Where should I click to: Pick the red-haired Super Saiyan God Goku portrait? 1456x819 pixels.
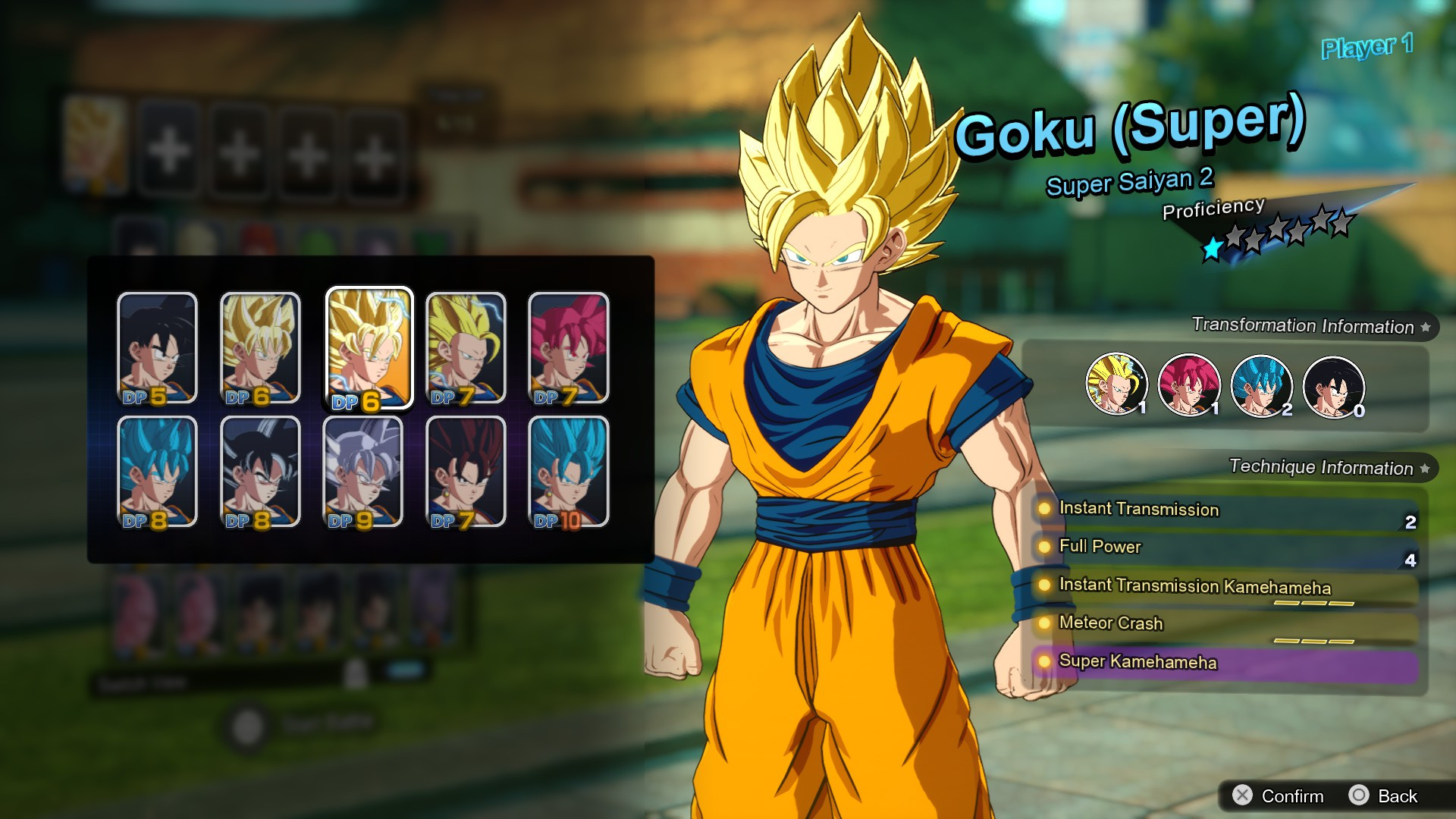567,347
